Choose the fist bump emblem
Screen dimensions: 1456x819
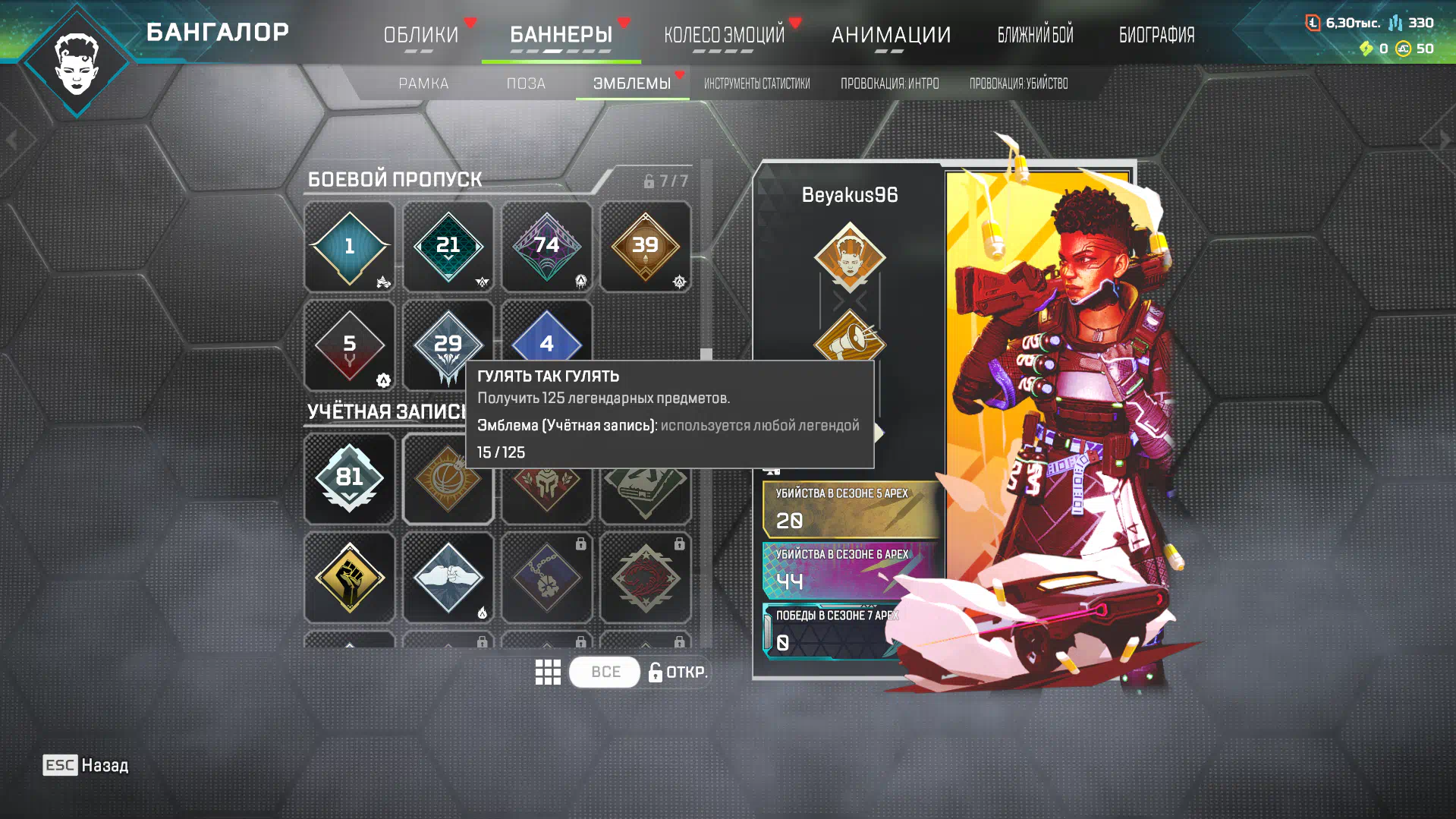pyautogui.click(x=448, y=577)
